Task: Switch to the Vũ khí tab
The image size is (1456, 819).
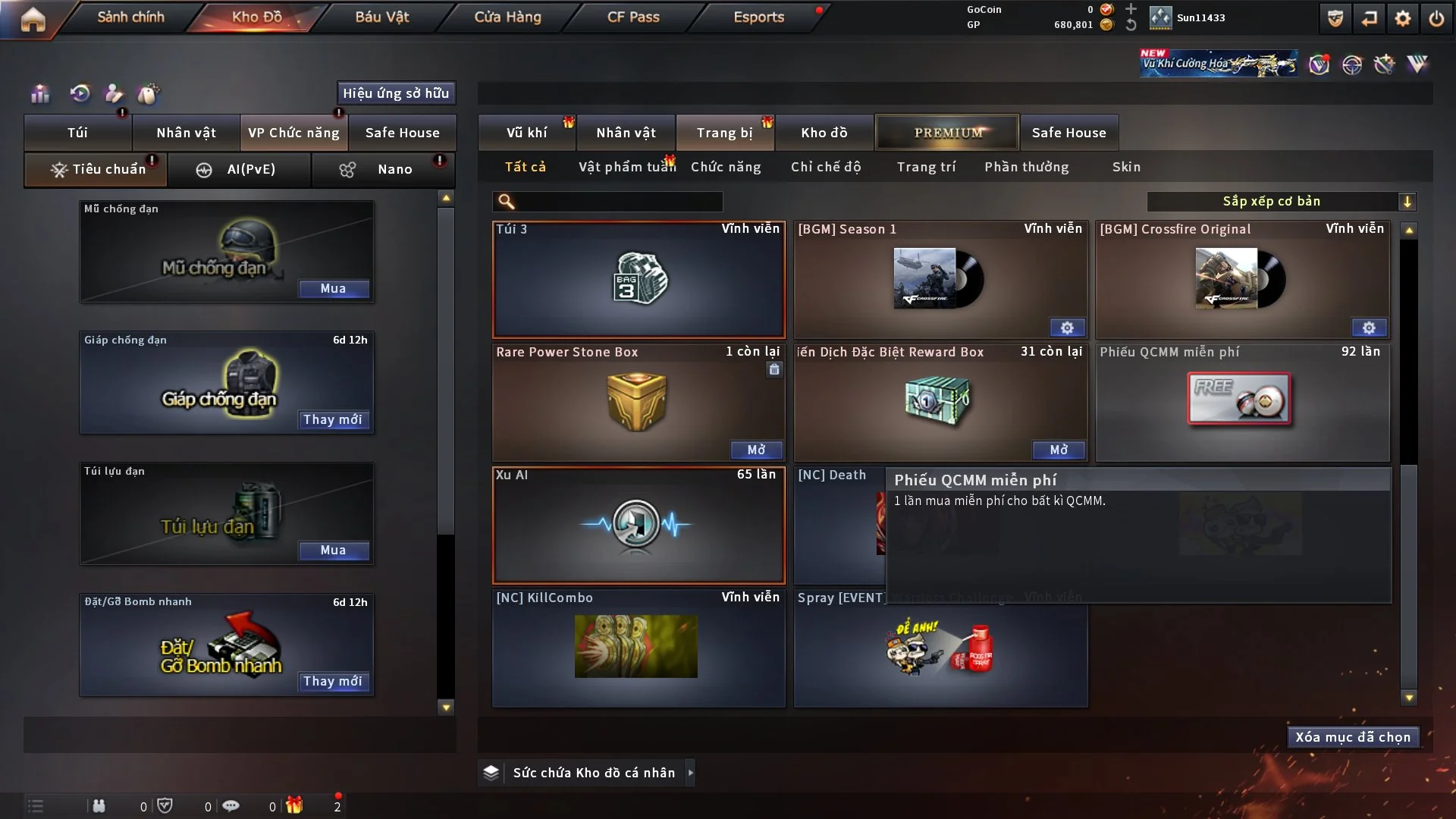Action: pyautogui.click(x=526, y=133)
